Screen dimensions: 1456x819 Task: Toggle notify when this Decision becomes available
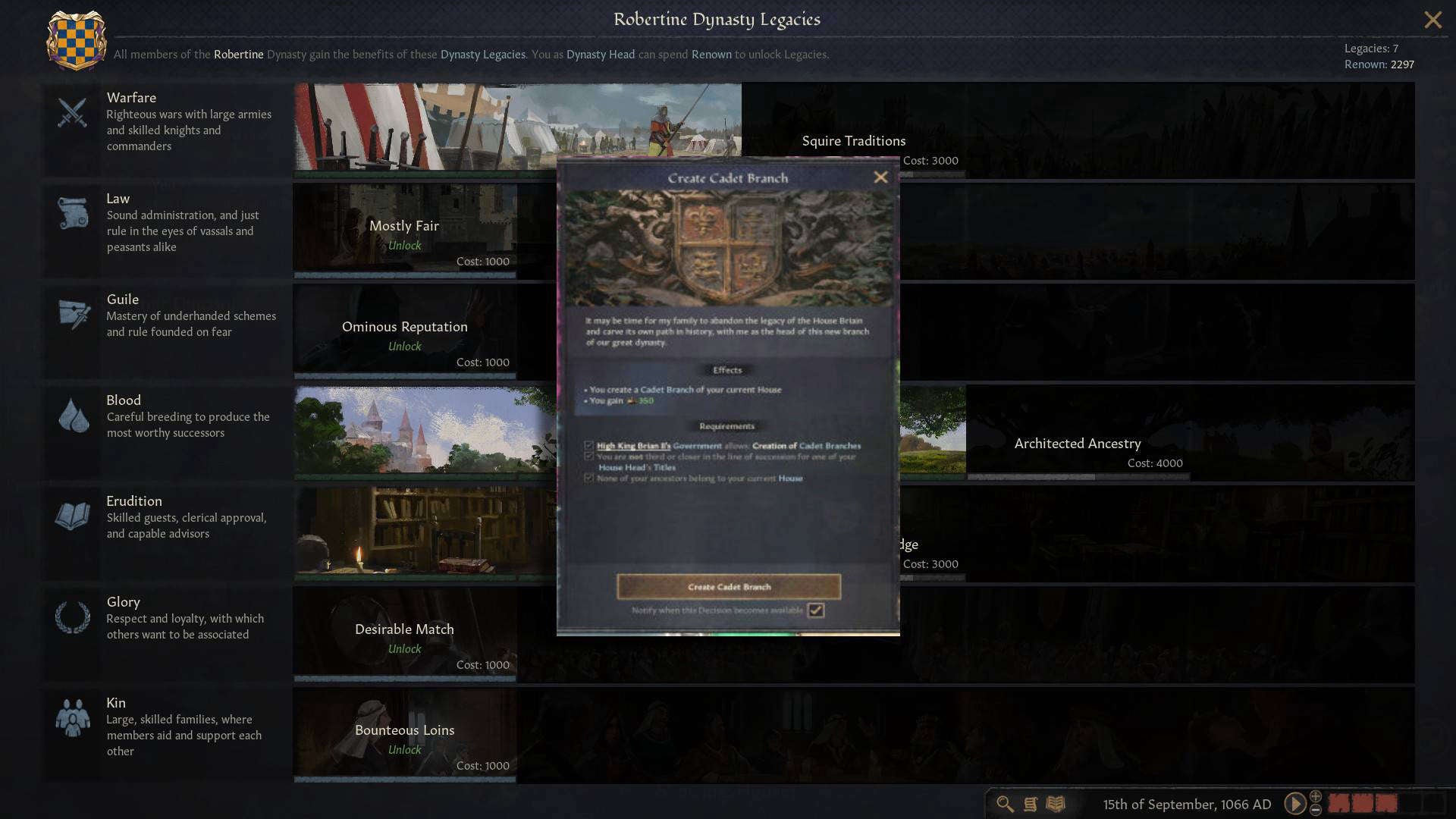coord(816,611)
